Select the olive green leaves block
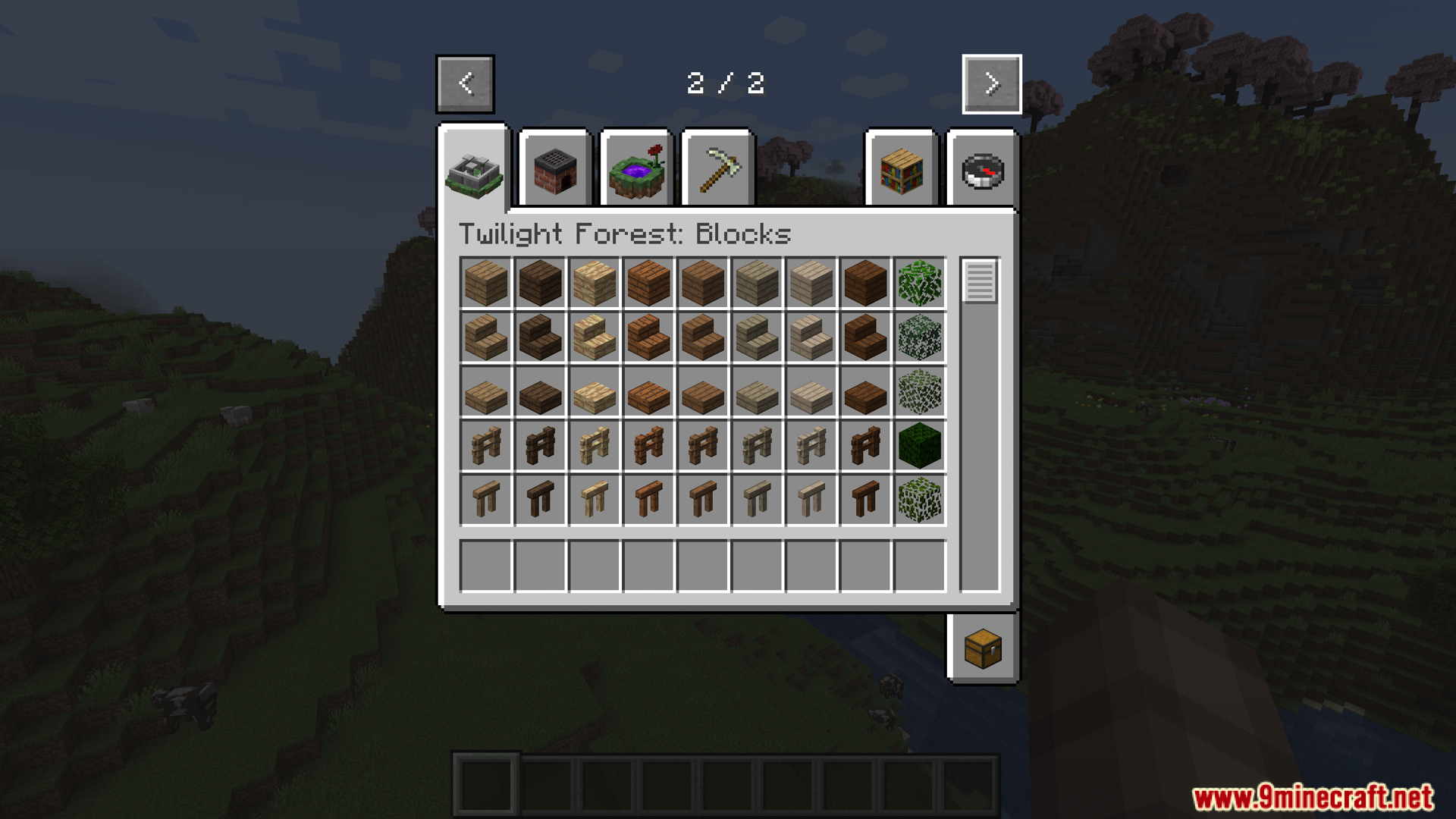 (919, 500)
